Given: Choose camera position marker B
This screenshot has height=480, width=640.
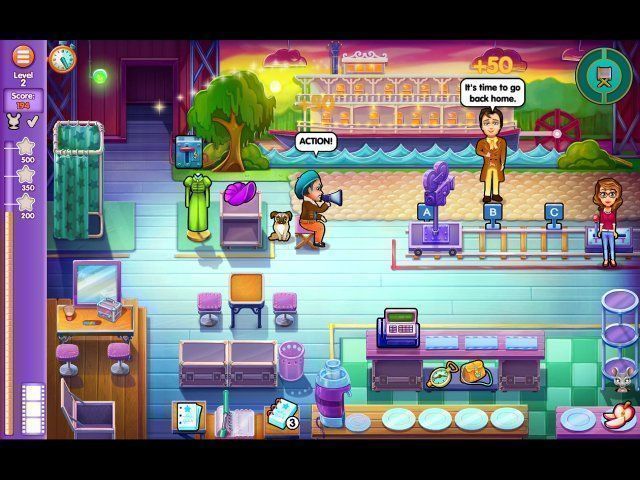Looking at the screenshot, I should (x=491, y=211).
